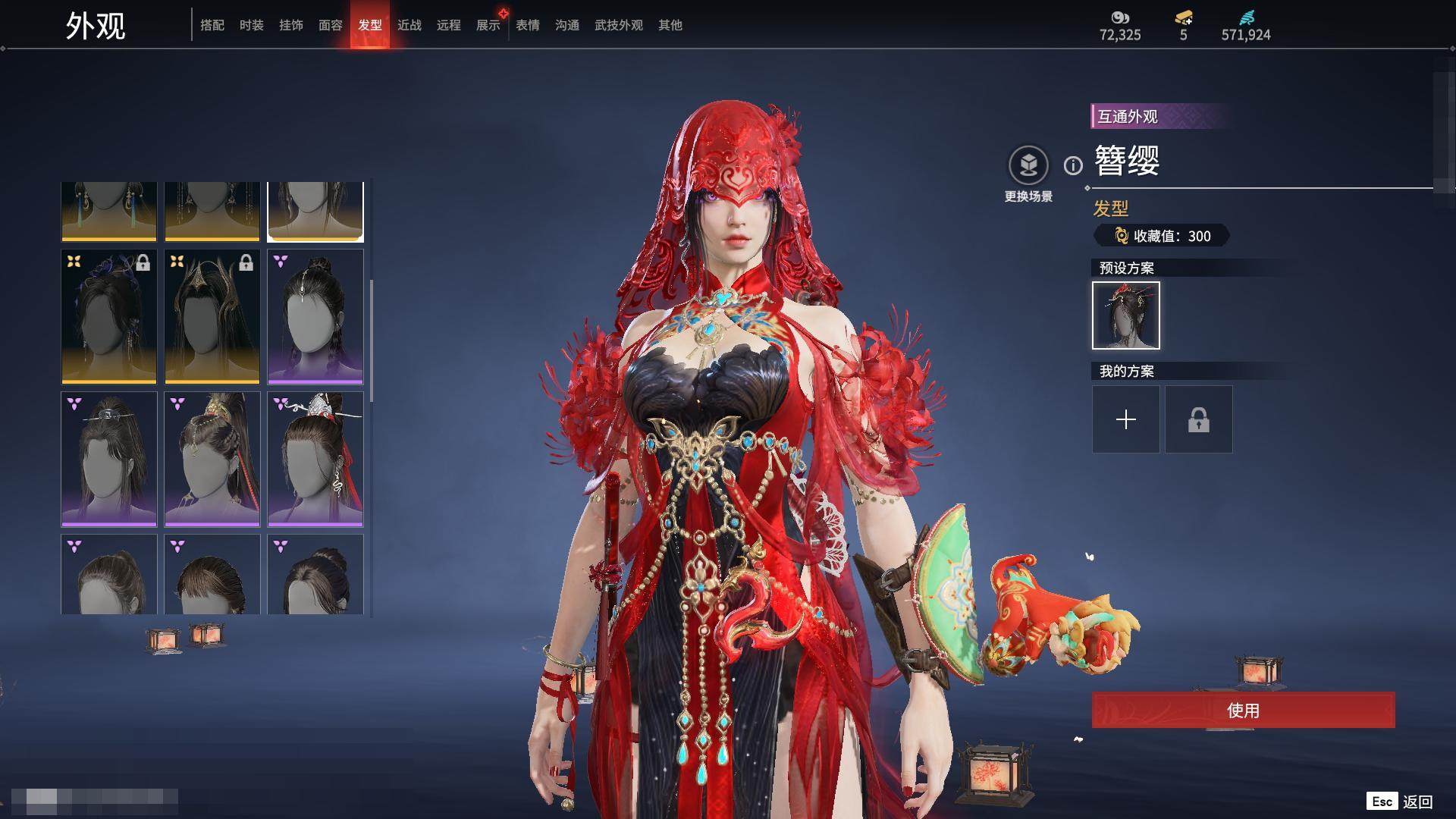Viewport: 1456px width, 819px height.
Task: Add a new custom scheme with the plus slot
Action: pyautogui.click(x=1126, y=419)
